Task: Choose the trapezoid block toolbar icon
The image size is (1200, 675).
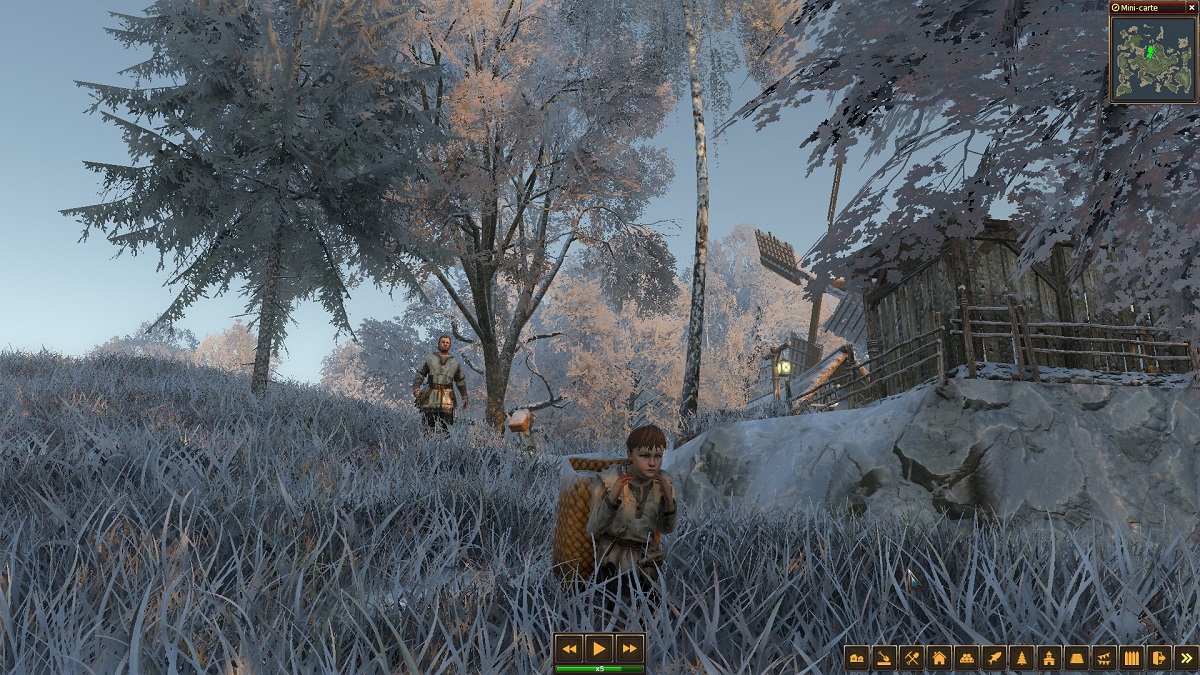Action: (1076, 657)
